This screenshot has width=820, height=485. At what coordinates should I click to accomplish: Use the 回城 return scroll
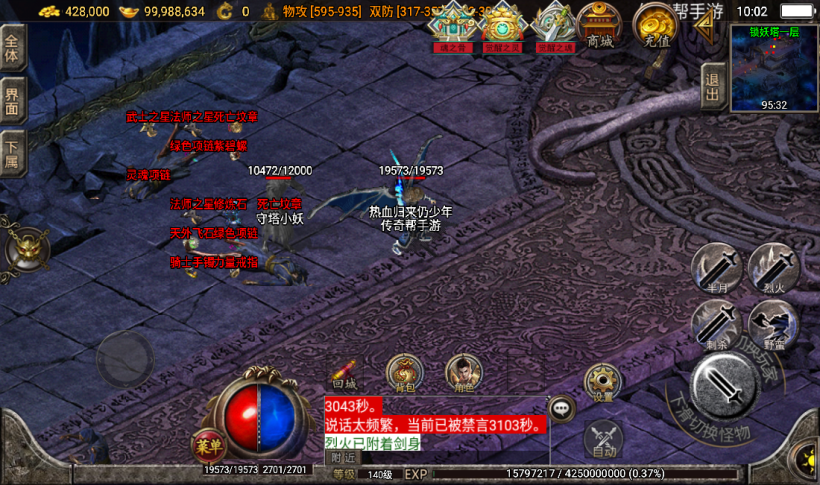pos(344,374)
